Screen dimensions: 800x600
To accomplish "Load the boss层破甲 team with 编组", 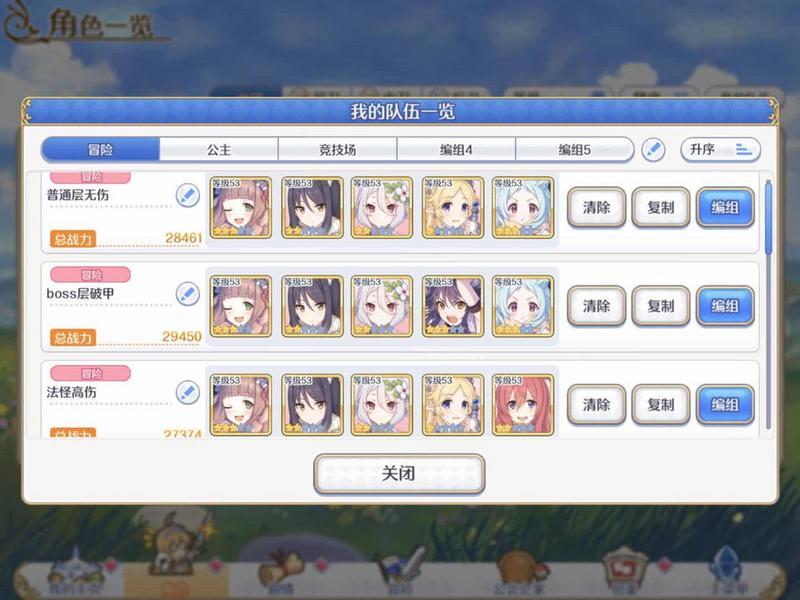I will pos(725,306).
